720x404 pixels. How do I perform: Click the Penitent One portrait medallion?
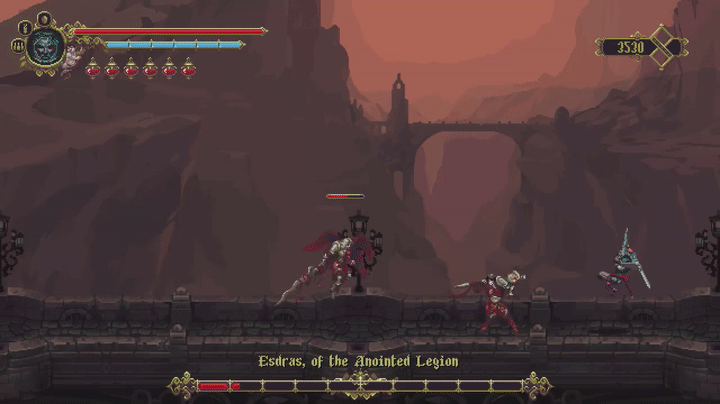44,46
